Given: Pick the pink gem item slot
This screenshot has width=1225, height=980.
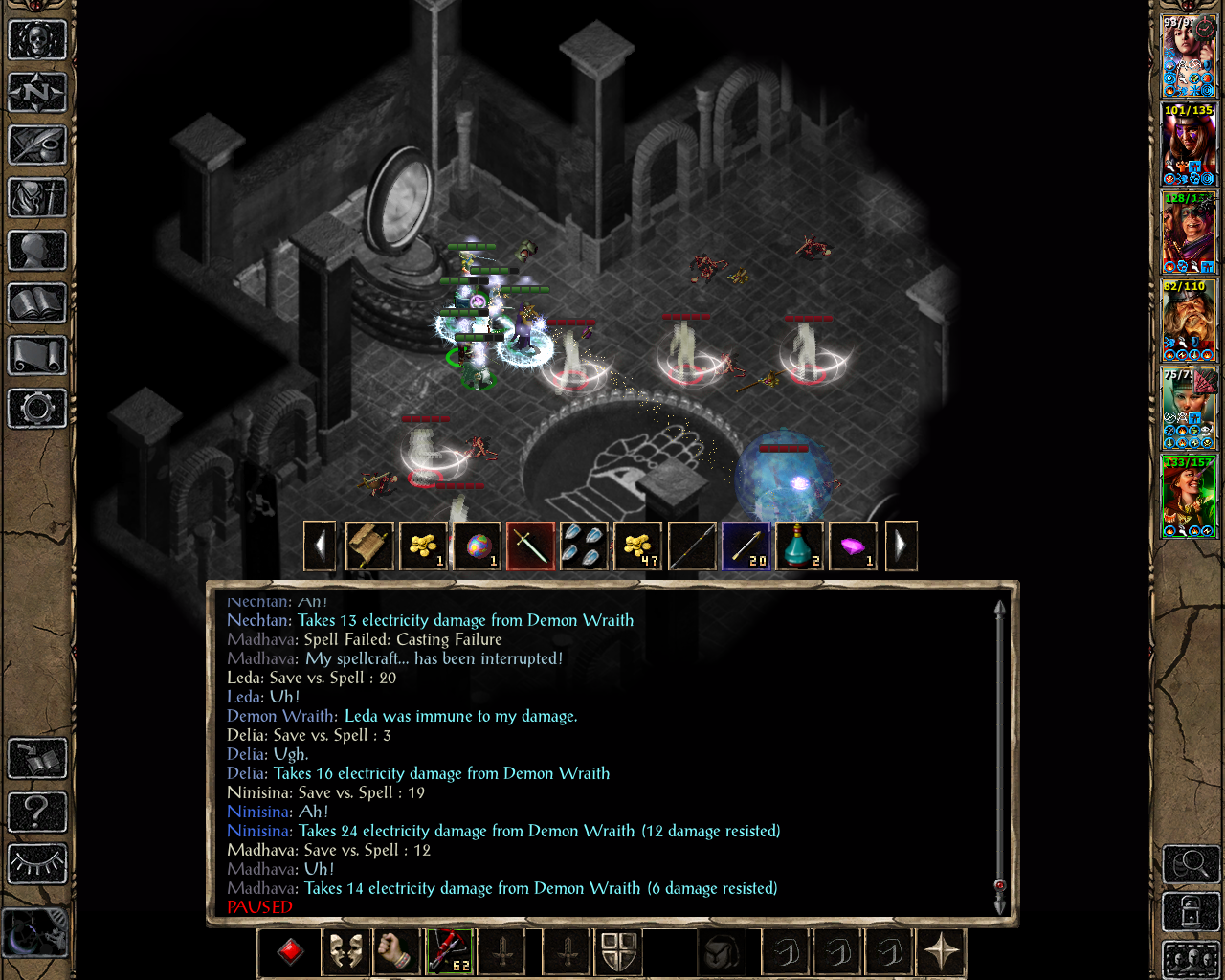Looking at the screenshot, I should [853, 546].
